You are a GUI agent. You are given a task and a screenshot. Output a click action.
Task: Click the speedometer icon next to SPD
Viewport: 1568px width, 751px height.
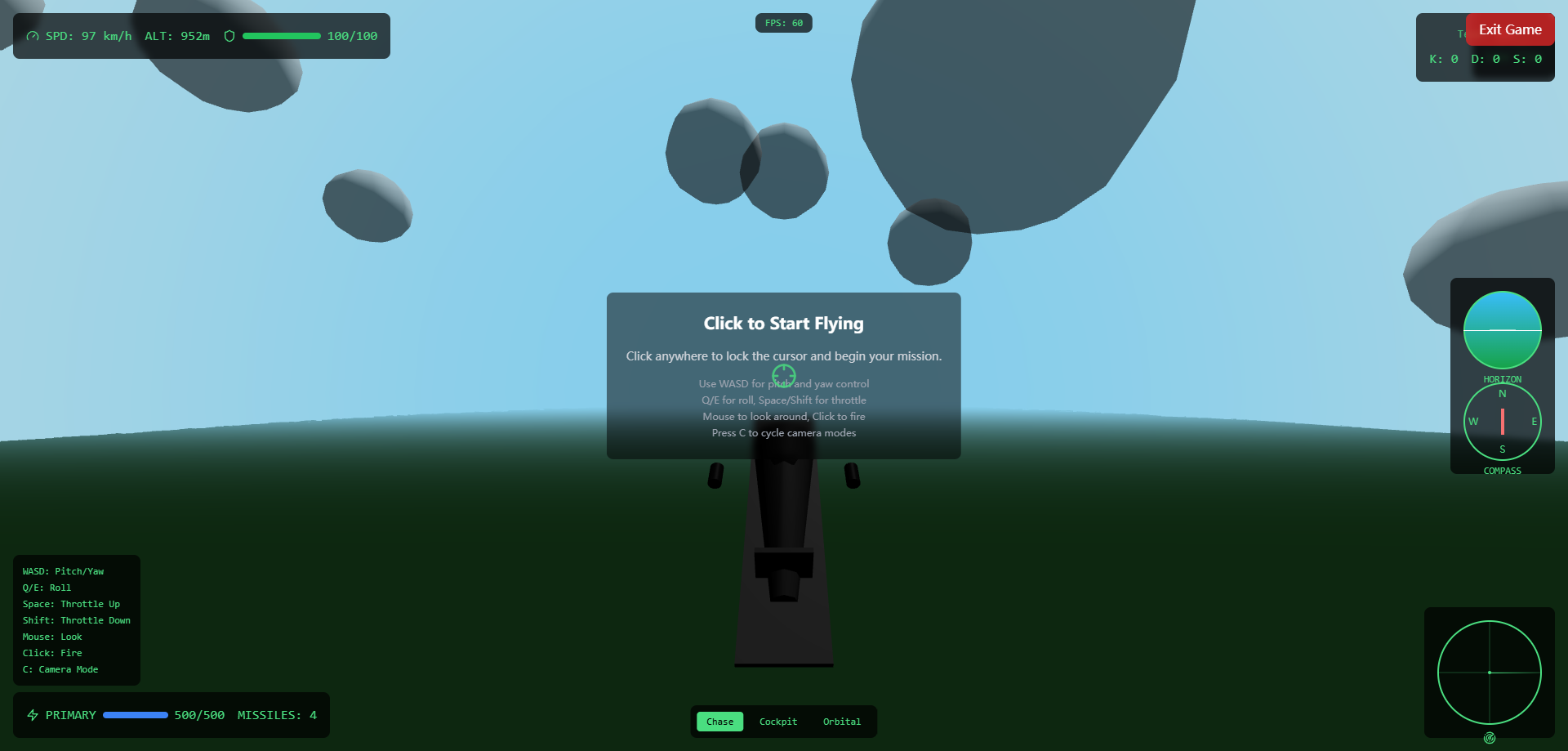click(x=33, y=36)
